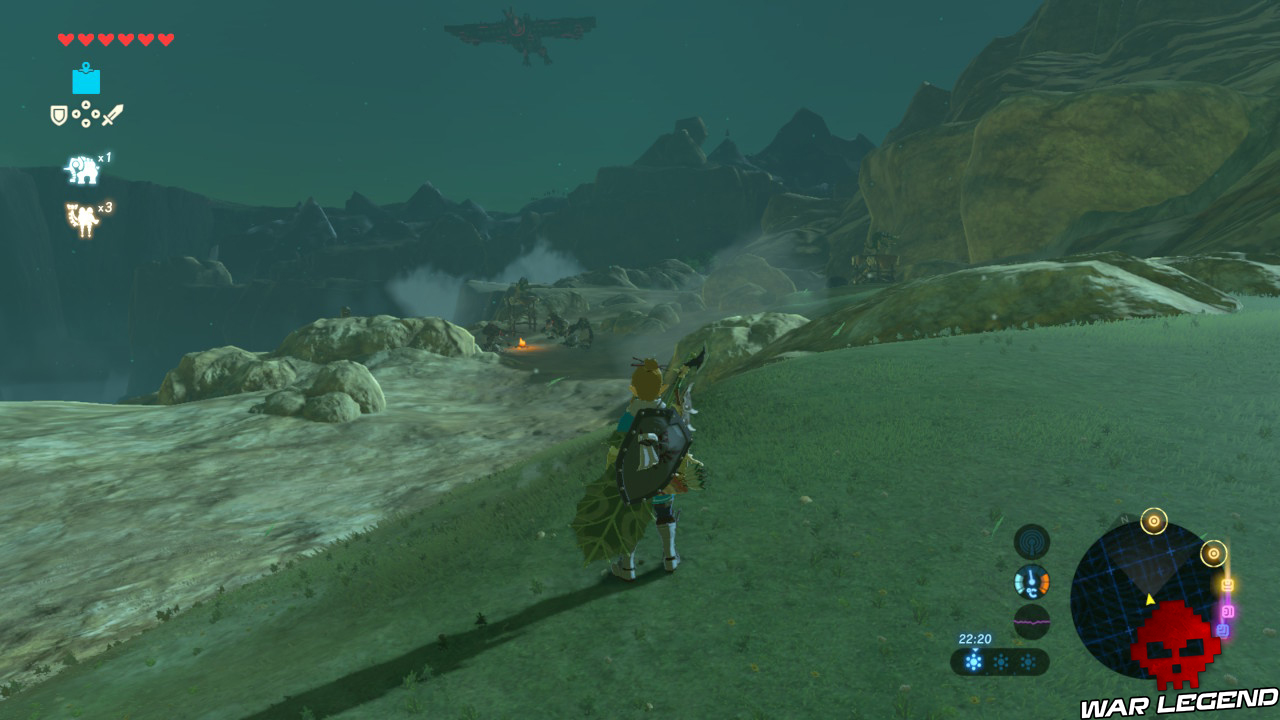Open the Sheikah Slate rune icon
1280x720 pixels.
(86, 82)
